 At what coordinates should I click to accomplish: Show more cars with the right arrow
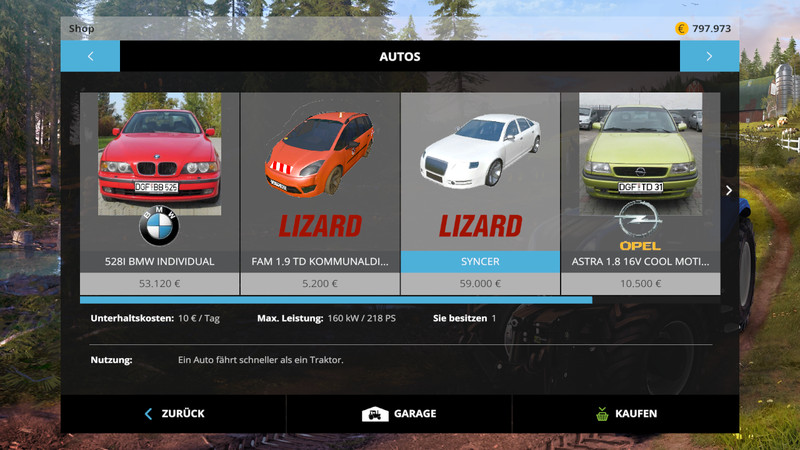pyautogui.click(x=729, y=190)
